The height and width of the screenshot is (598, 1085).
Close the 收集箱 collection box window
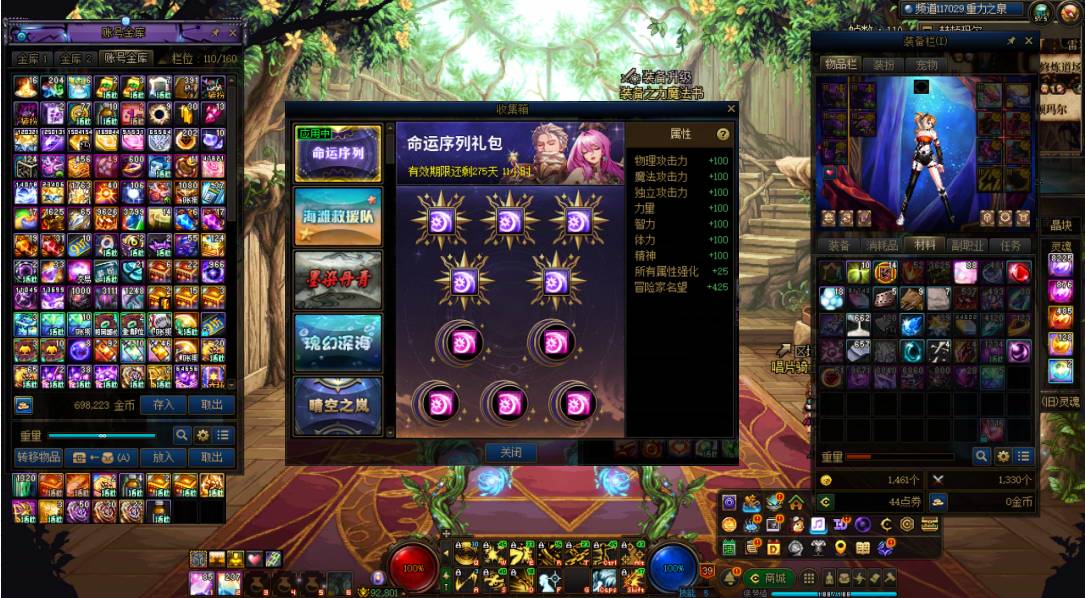click(730, 108)
